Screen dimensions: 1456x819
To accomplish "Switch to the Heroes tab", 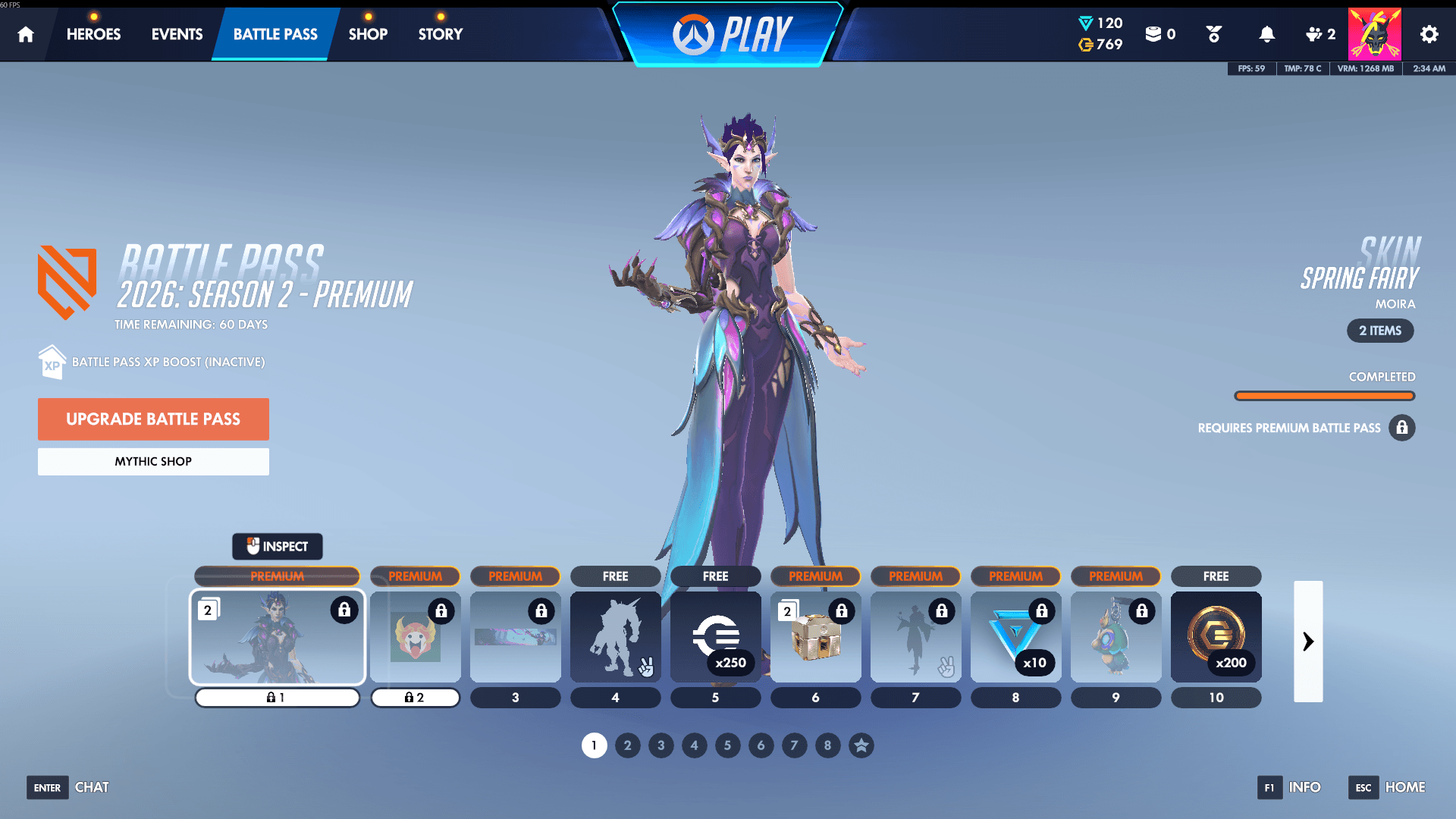I will click(93, 33).
